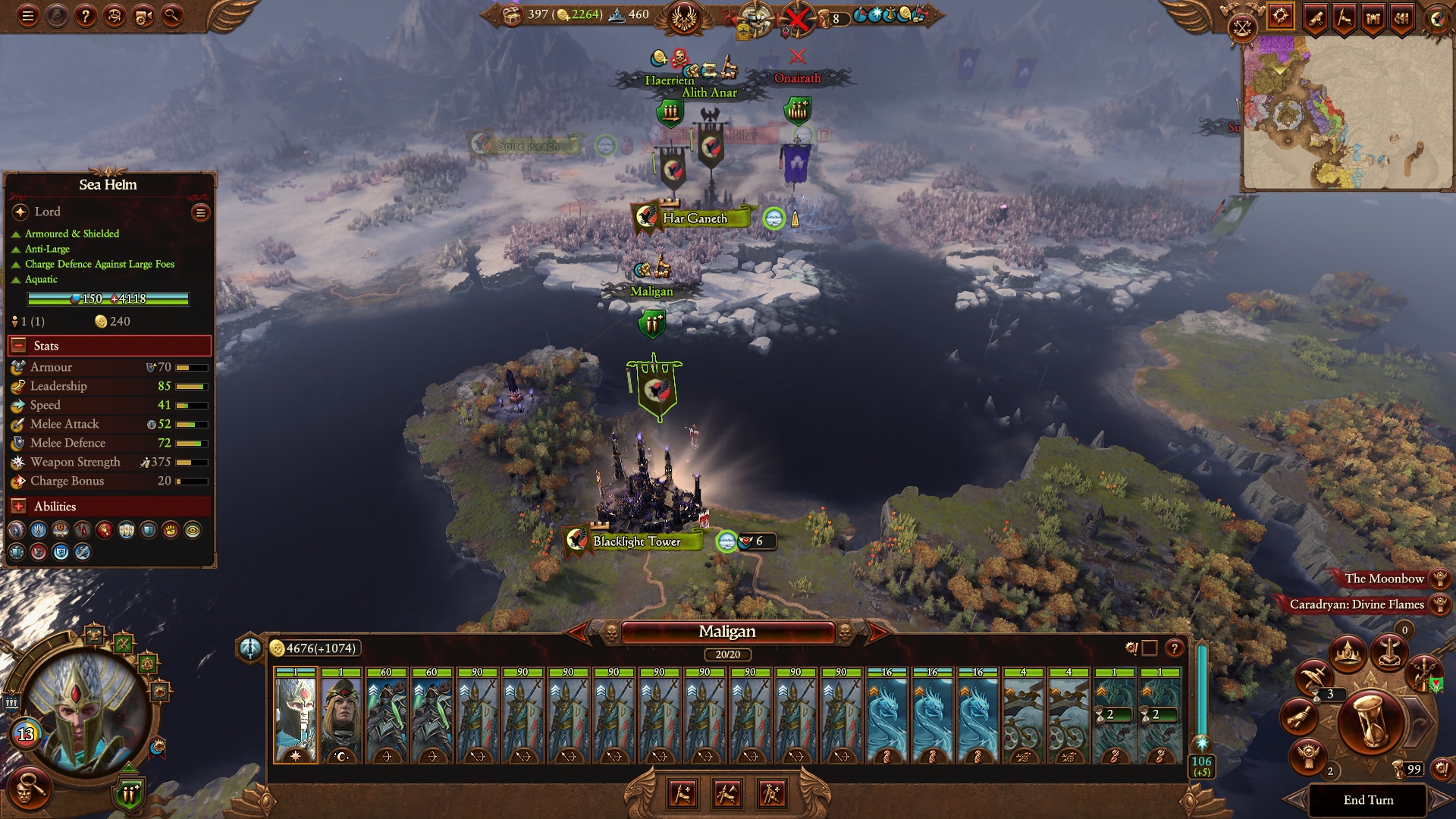Open the help panel via question mark icon
1456x819 pixels.
pos(86,17)
